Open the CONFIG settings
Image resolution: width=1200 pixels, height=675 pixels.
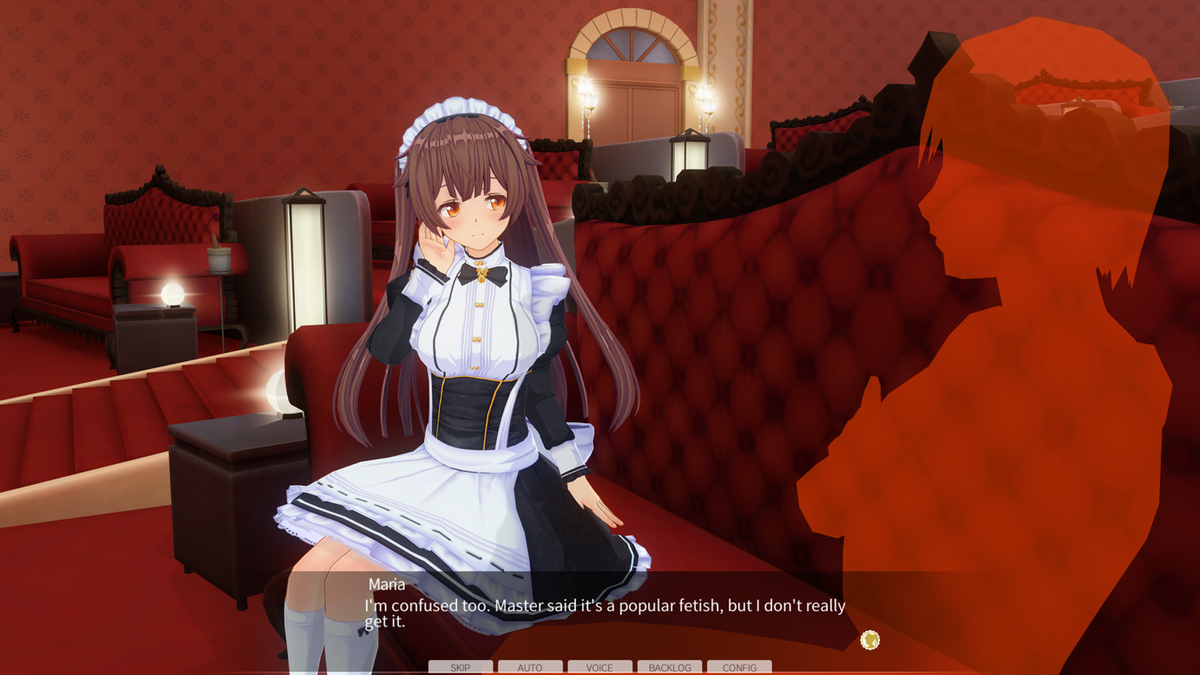739,667
